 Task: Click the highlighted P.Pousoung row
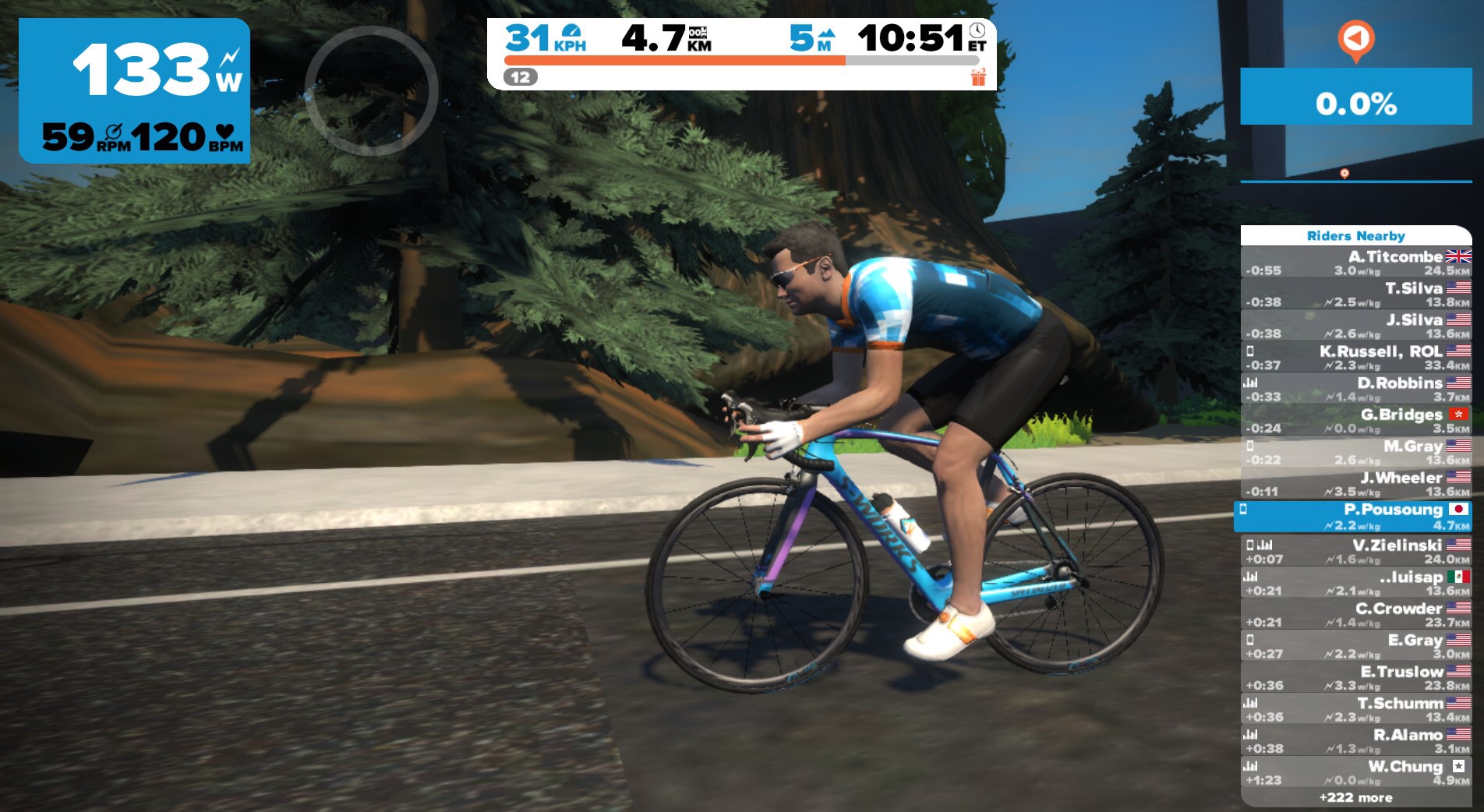coord(1355,516)
